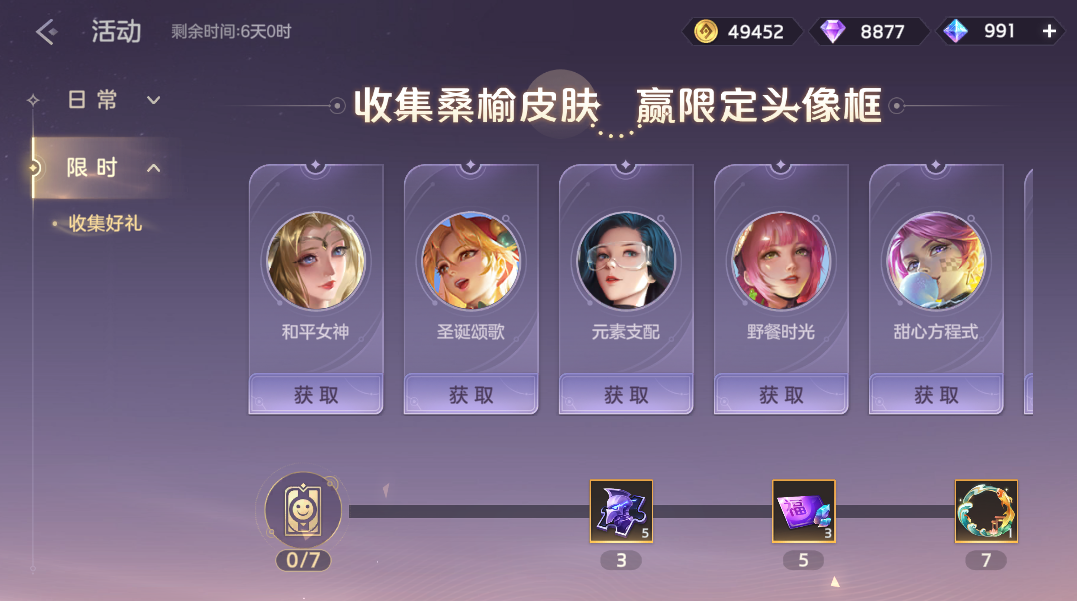The height and width of the screenshot is (601, 1077).
Task: Tap the skin collection progress card icon
Action: (303, 511)
